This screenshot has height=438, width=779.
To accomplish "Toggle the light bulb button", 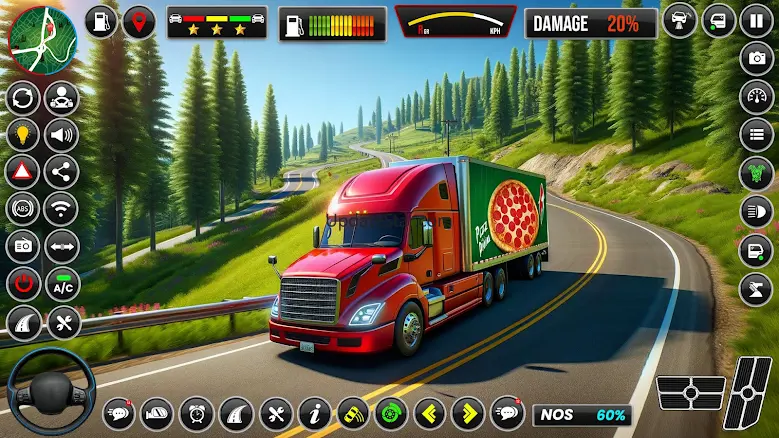I will pos(23,135).
